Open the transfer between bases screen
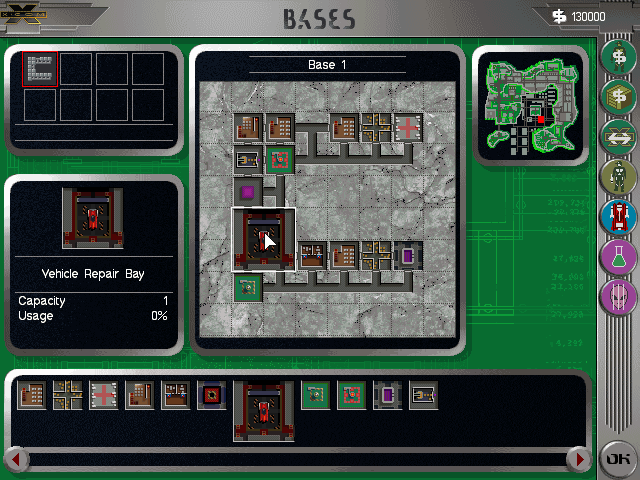This screenshot has height=480, width=640. tap(618, 136)
